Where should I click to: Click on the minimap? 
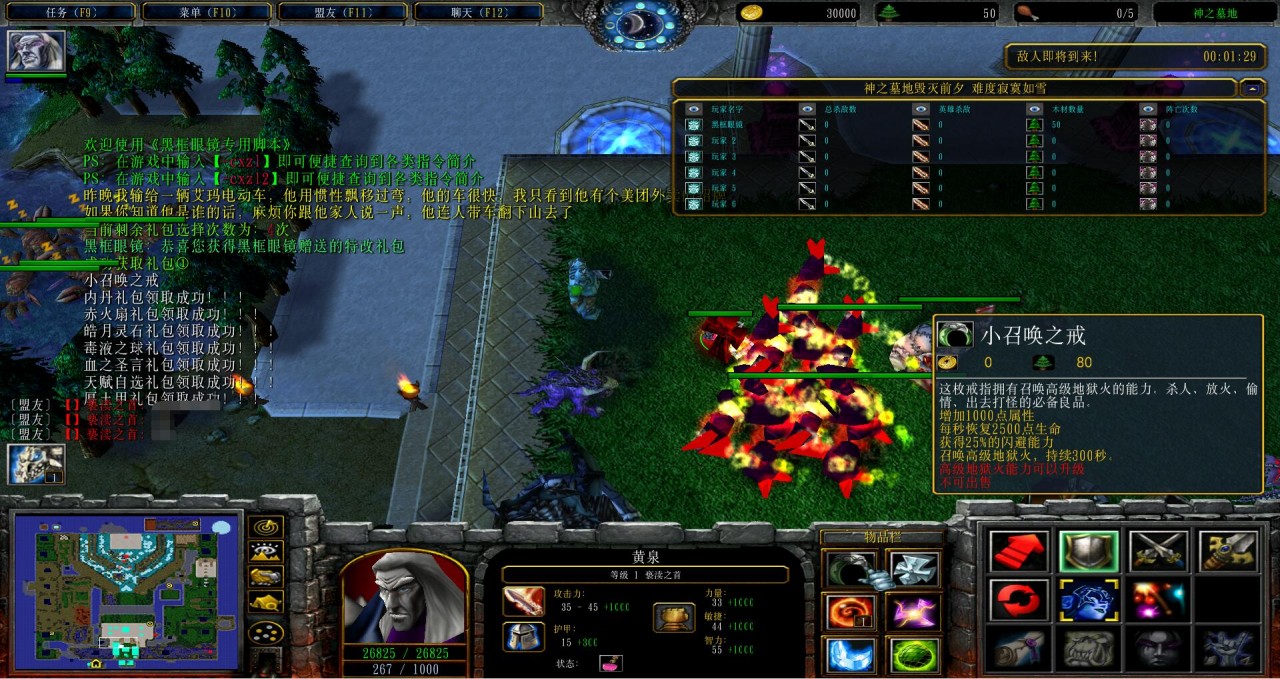pos(125,590)
